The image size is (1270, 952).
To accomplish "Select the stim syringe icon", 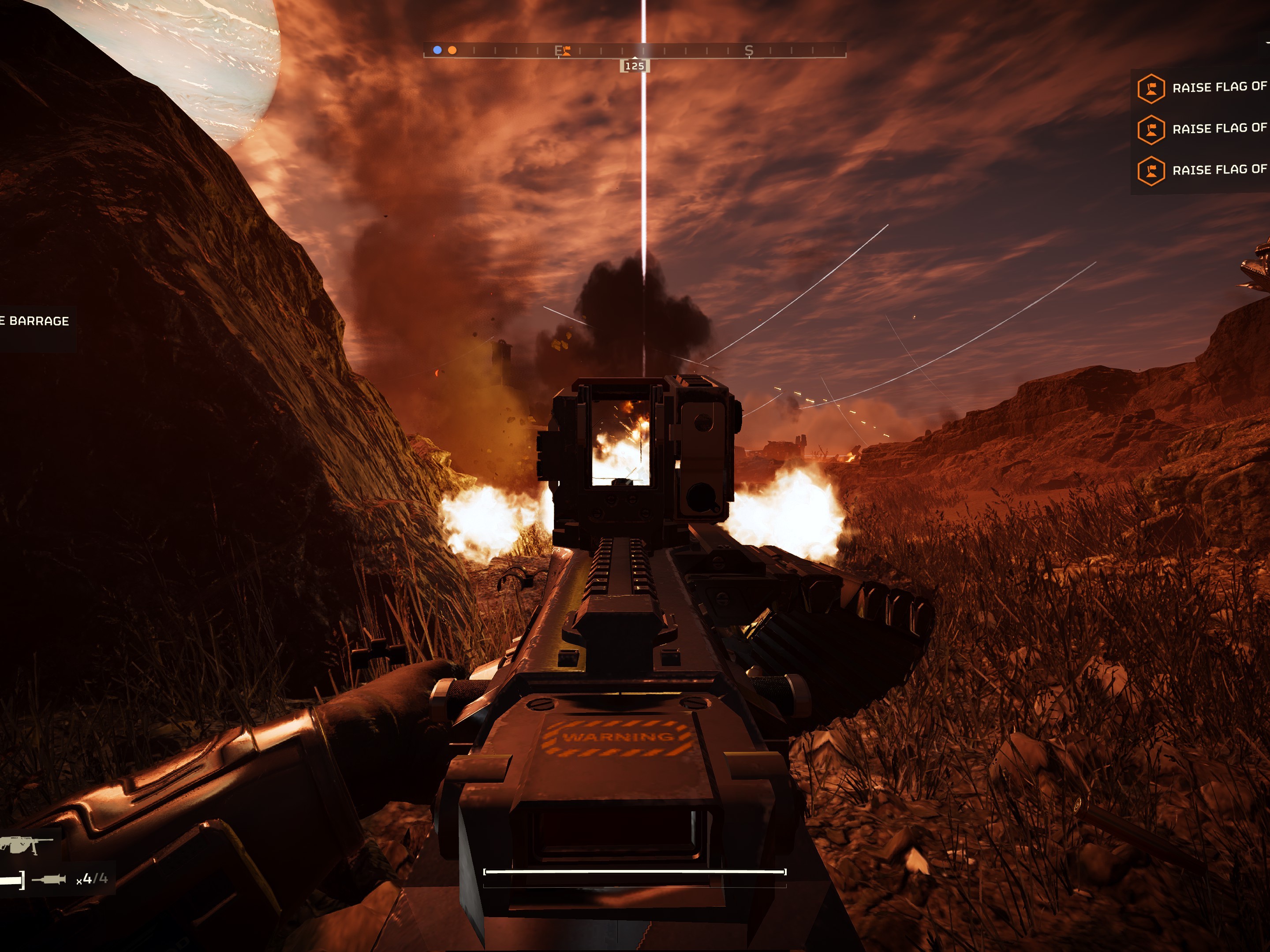I will coord(49,878).
